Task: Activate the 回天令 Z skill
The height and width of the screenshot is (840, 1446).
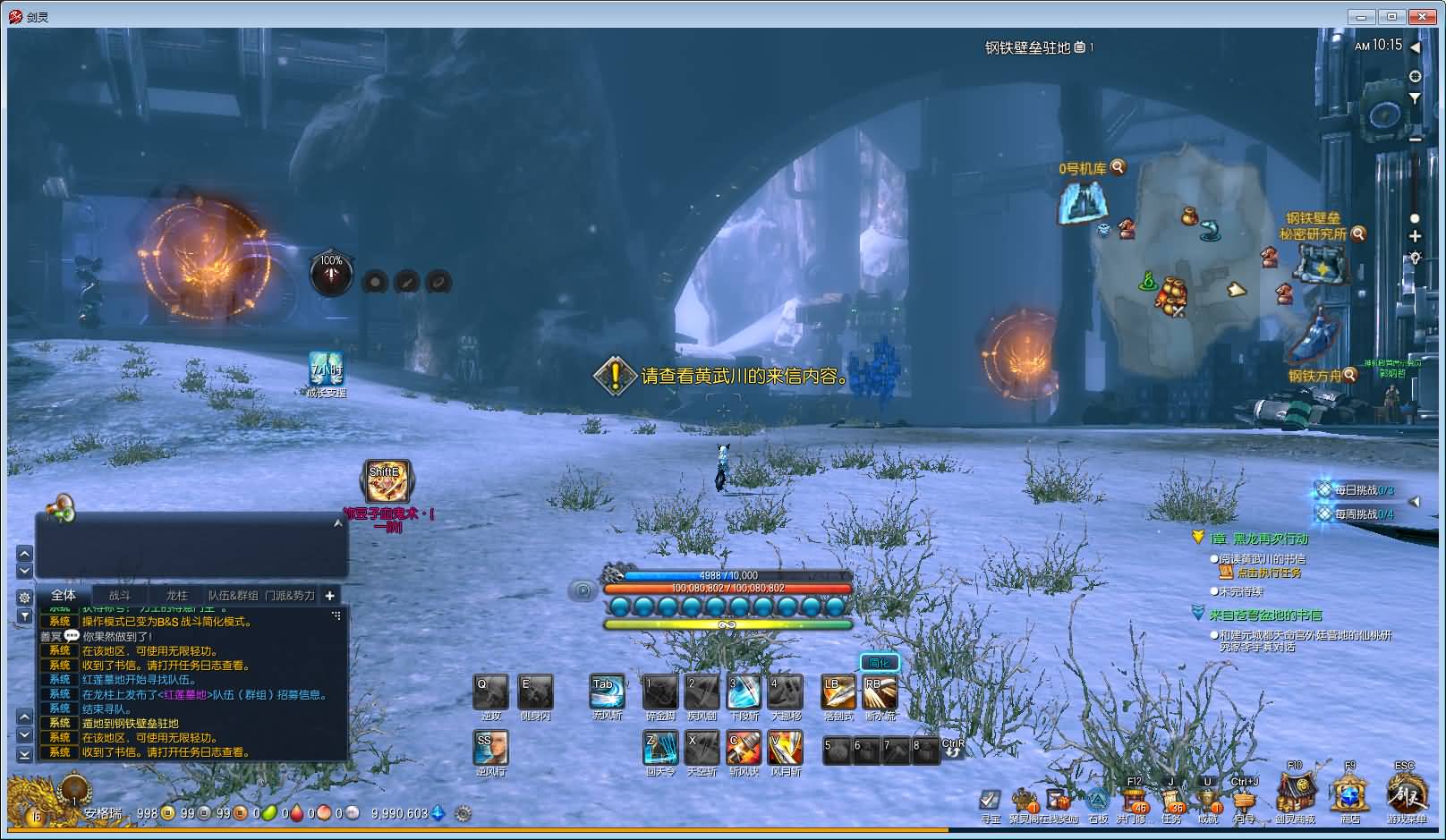Action: [x=660, y=748]
